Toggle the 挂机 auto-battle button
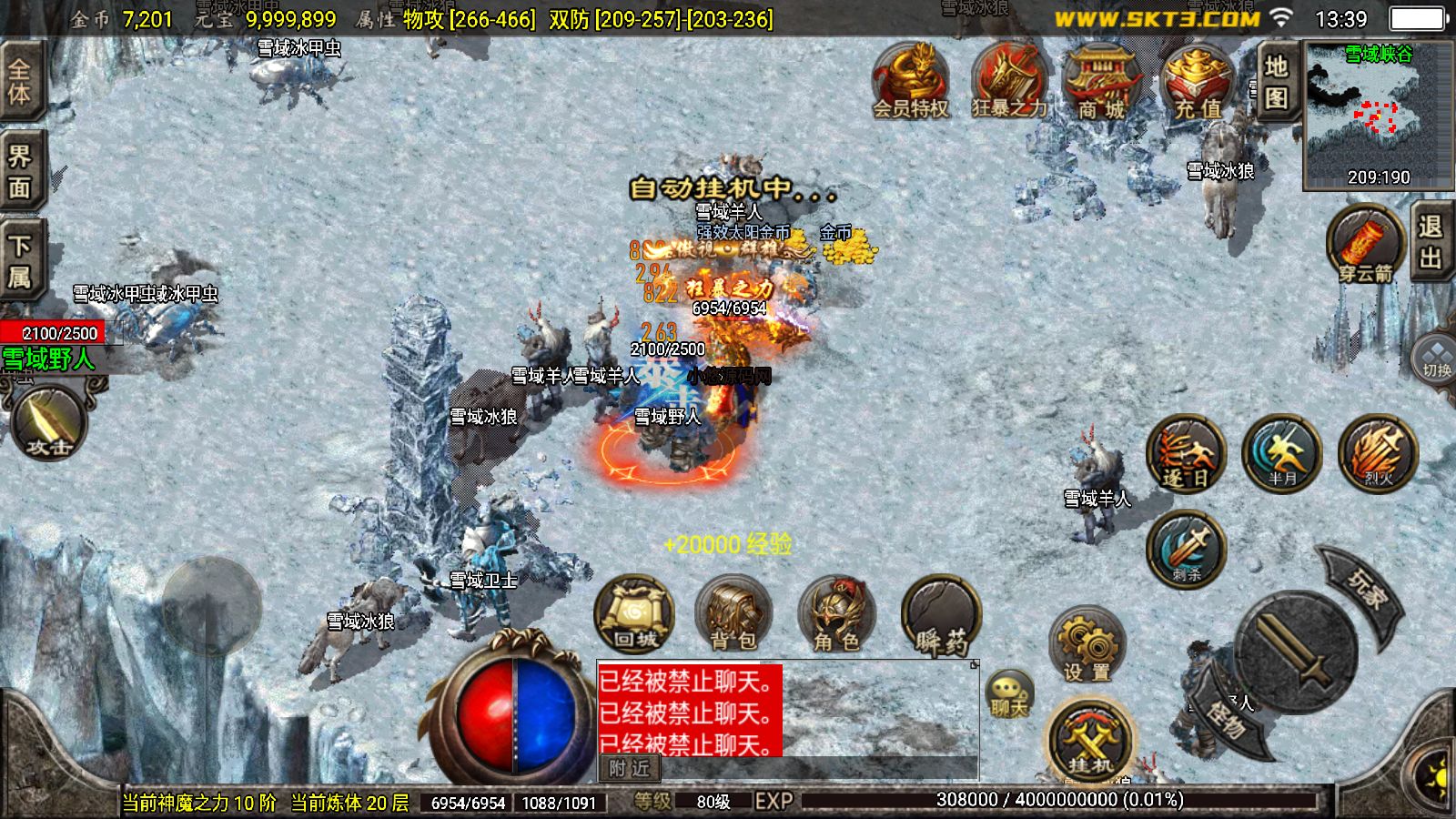 (x=1090, y=741)
